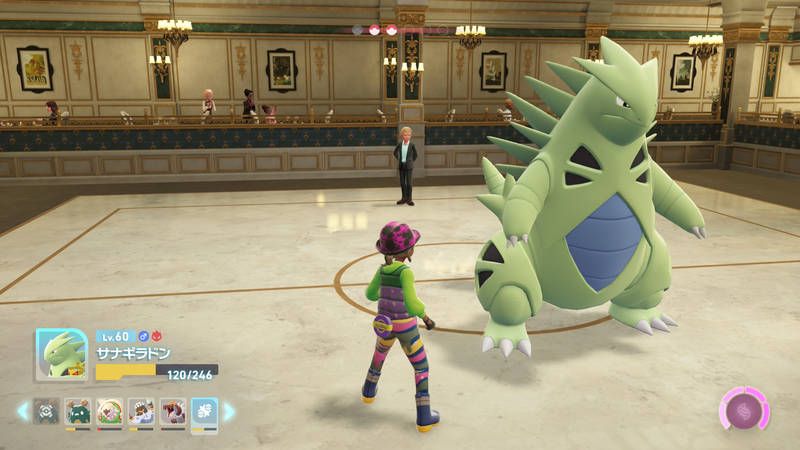This screenshot has width=800, height=450.
Task: Select the greyed-out first party slot
Action: (x=46, y=411)
